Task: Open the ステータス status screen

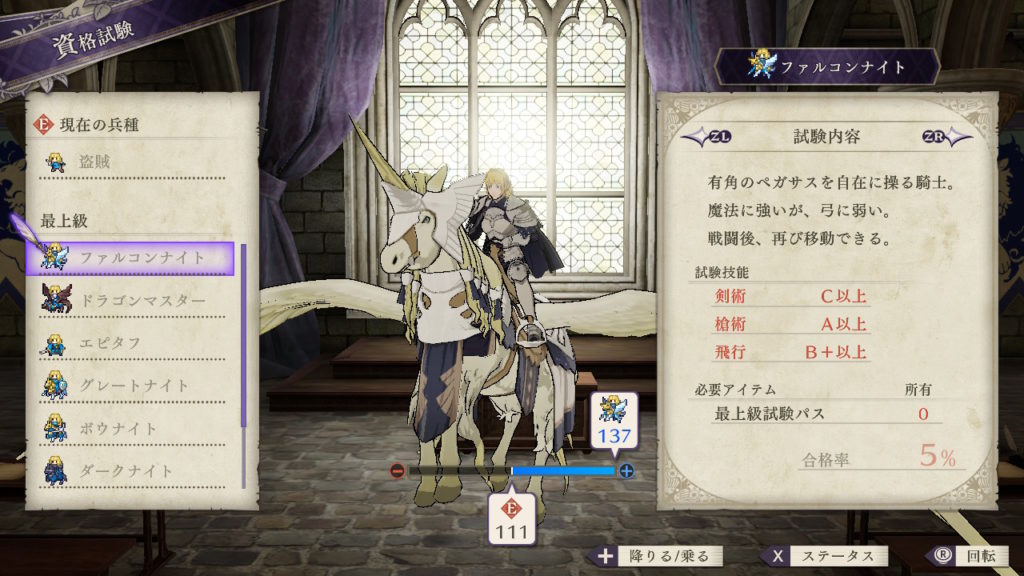Action: [824, 557]
